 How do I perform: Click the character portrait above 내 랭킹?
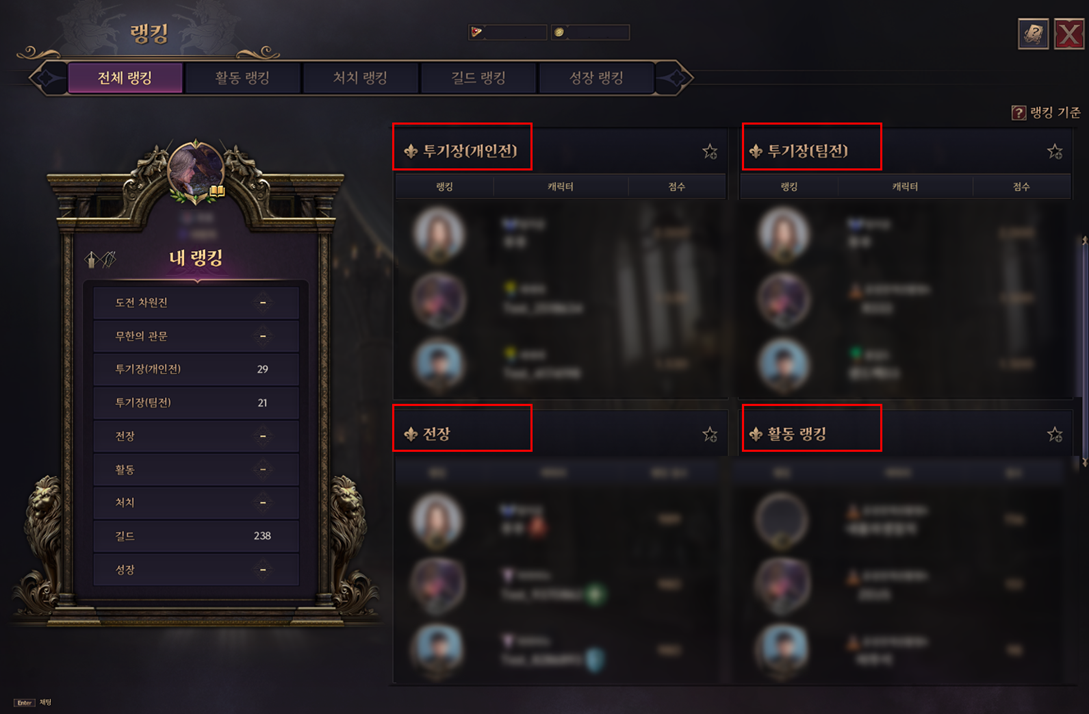197,169
